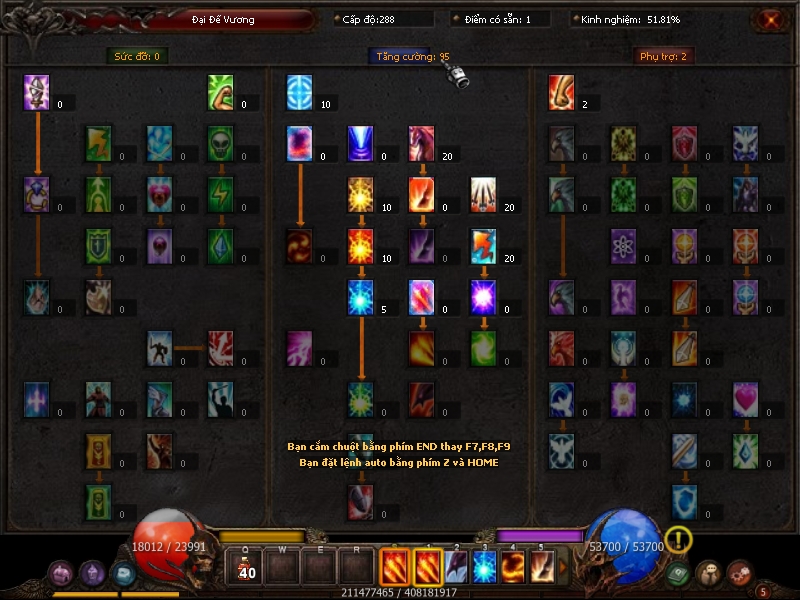Activate the fire swirl hotbar skill
This screenshot has height=600, width=800.
coord(514,567)
